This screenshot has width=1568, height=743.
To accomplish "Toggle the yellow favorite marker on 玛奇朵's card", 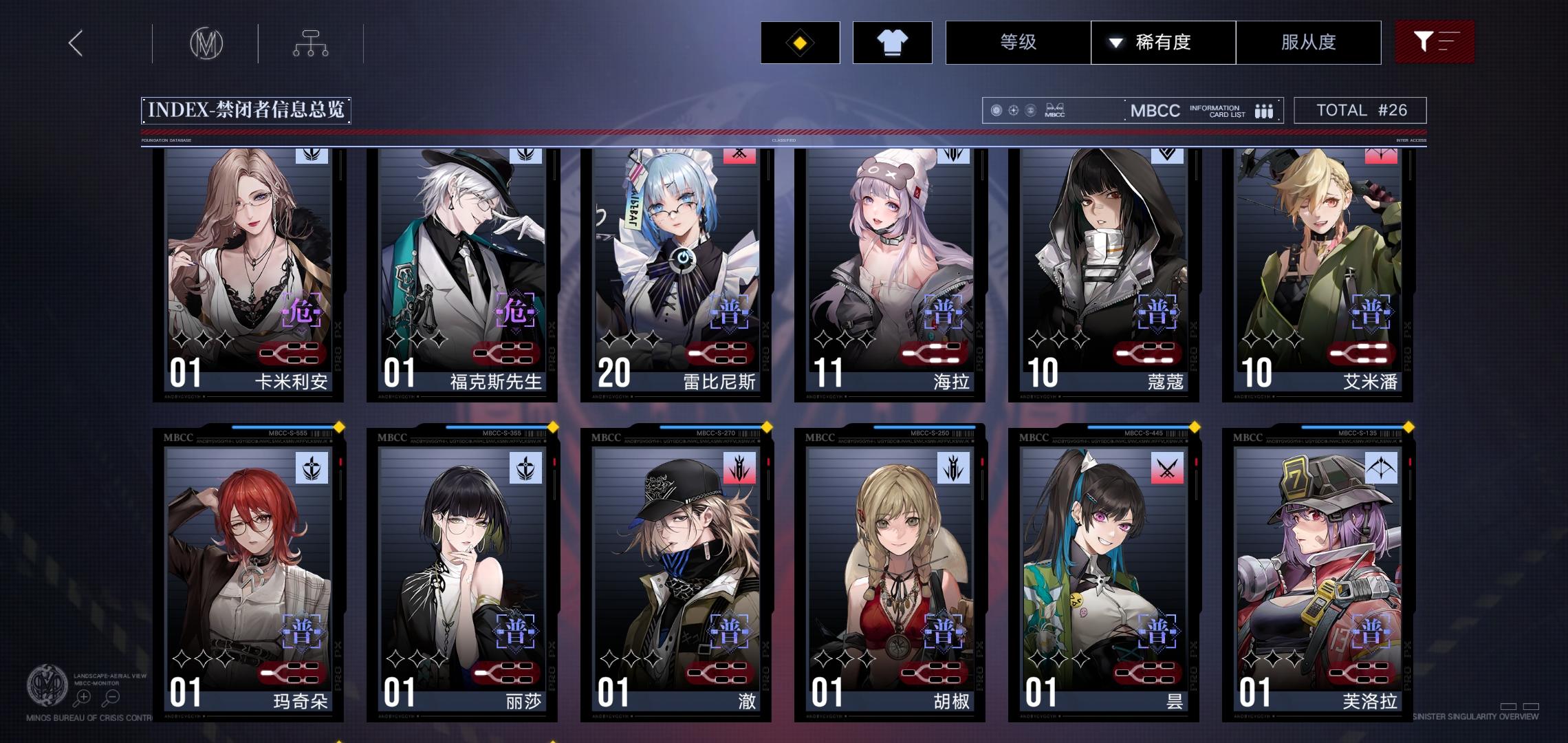I will coord(338,427).
